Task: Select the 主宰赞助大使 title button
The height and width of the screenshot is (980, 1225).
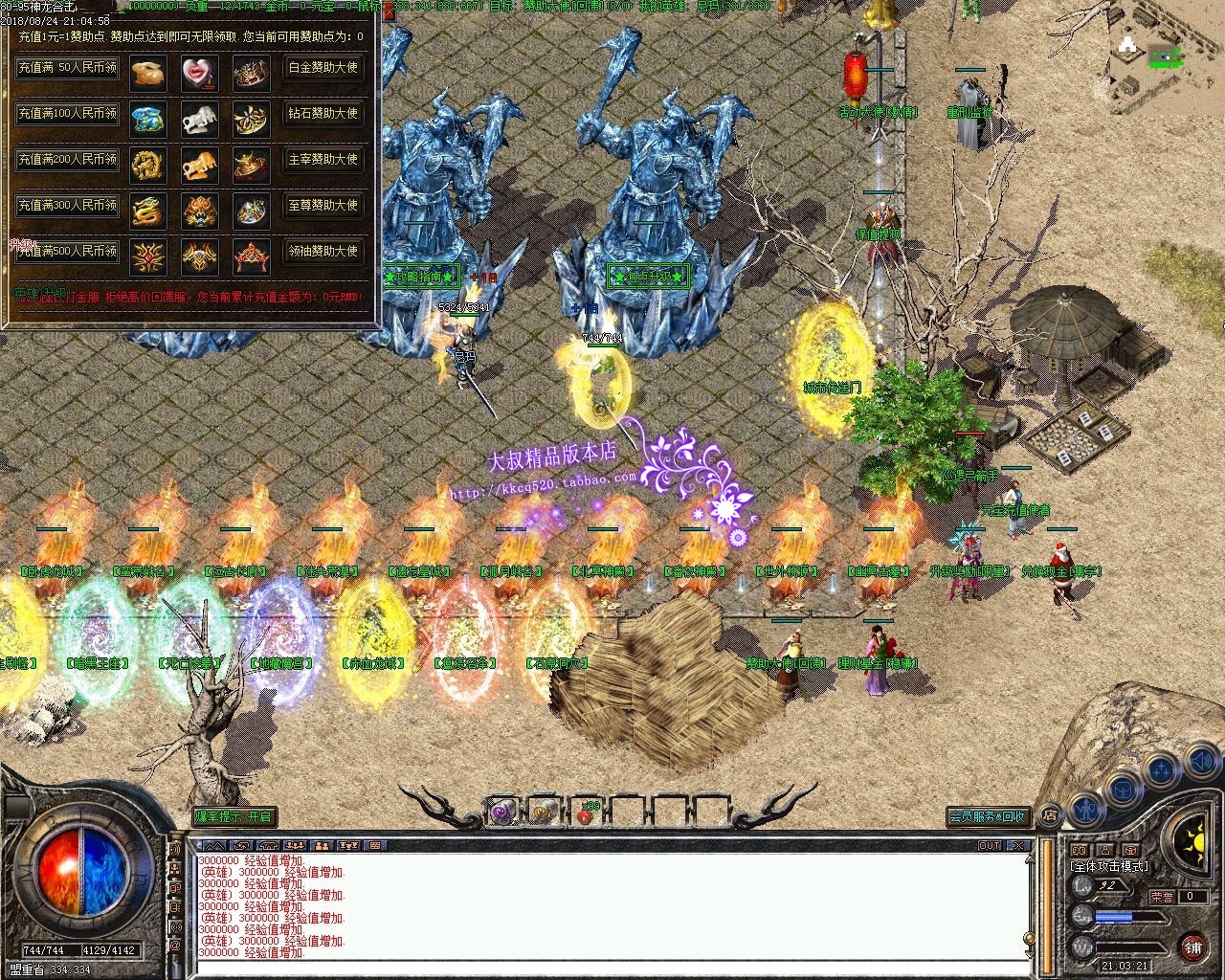Action: point(323,160)
